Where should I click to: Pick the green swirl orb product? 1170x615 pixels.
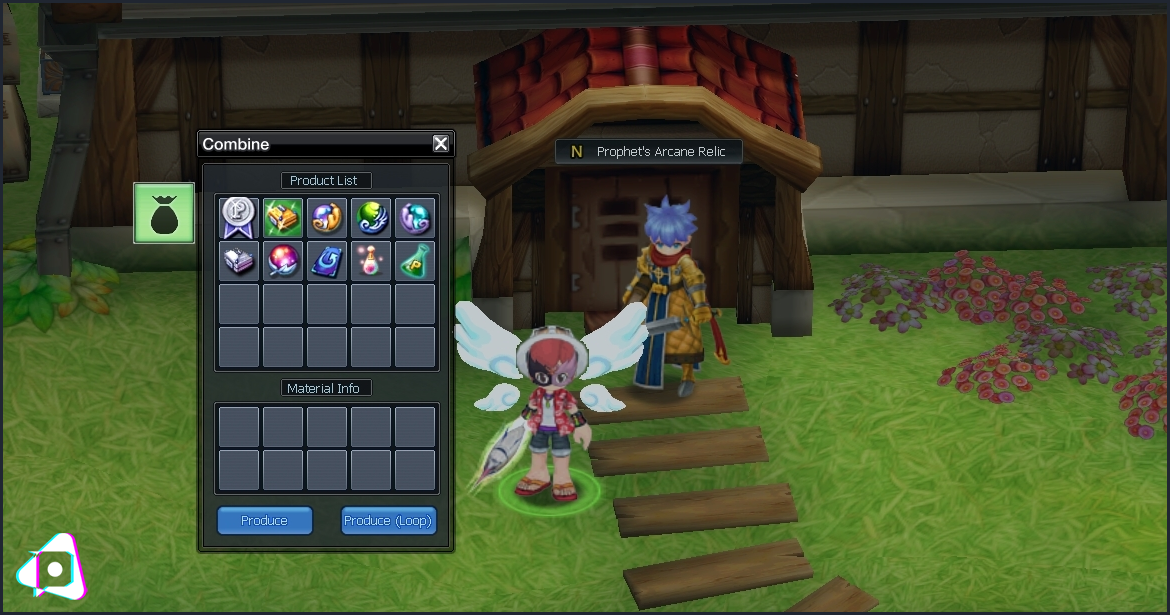coord(371,217)
